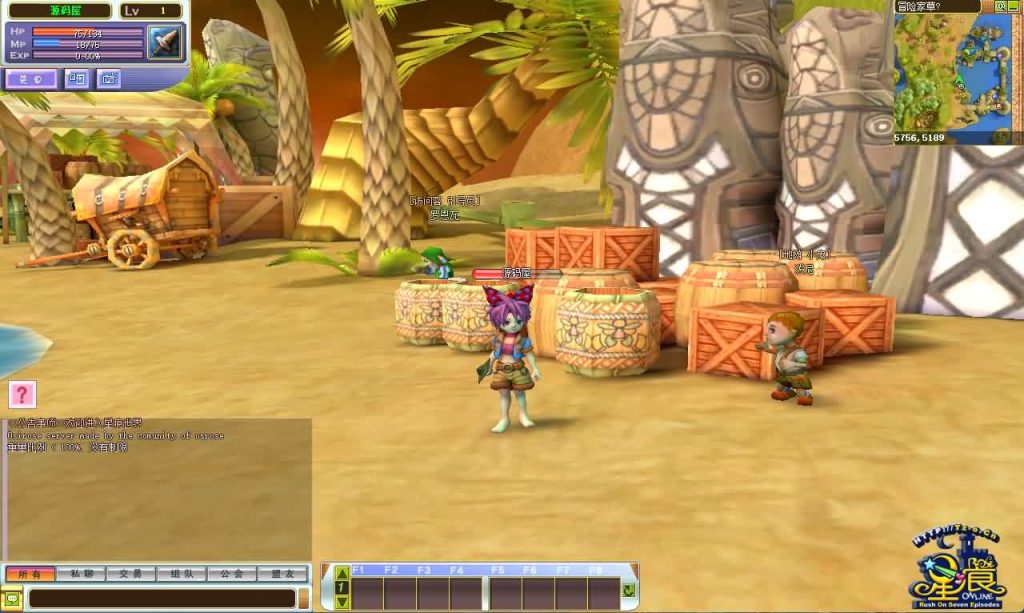Screen dimensions: 1024x613
Task: Minimize the minimap with the green bar button
Action: point(1014,6)
